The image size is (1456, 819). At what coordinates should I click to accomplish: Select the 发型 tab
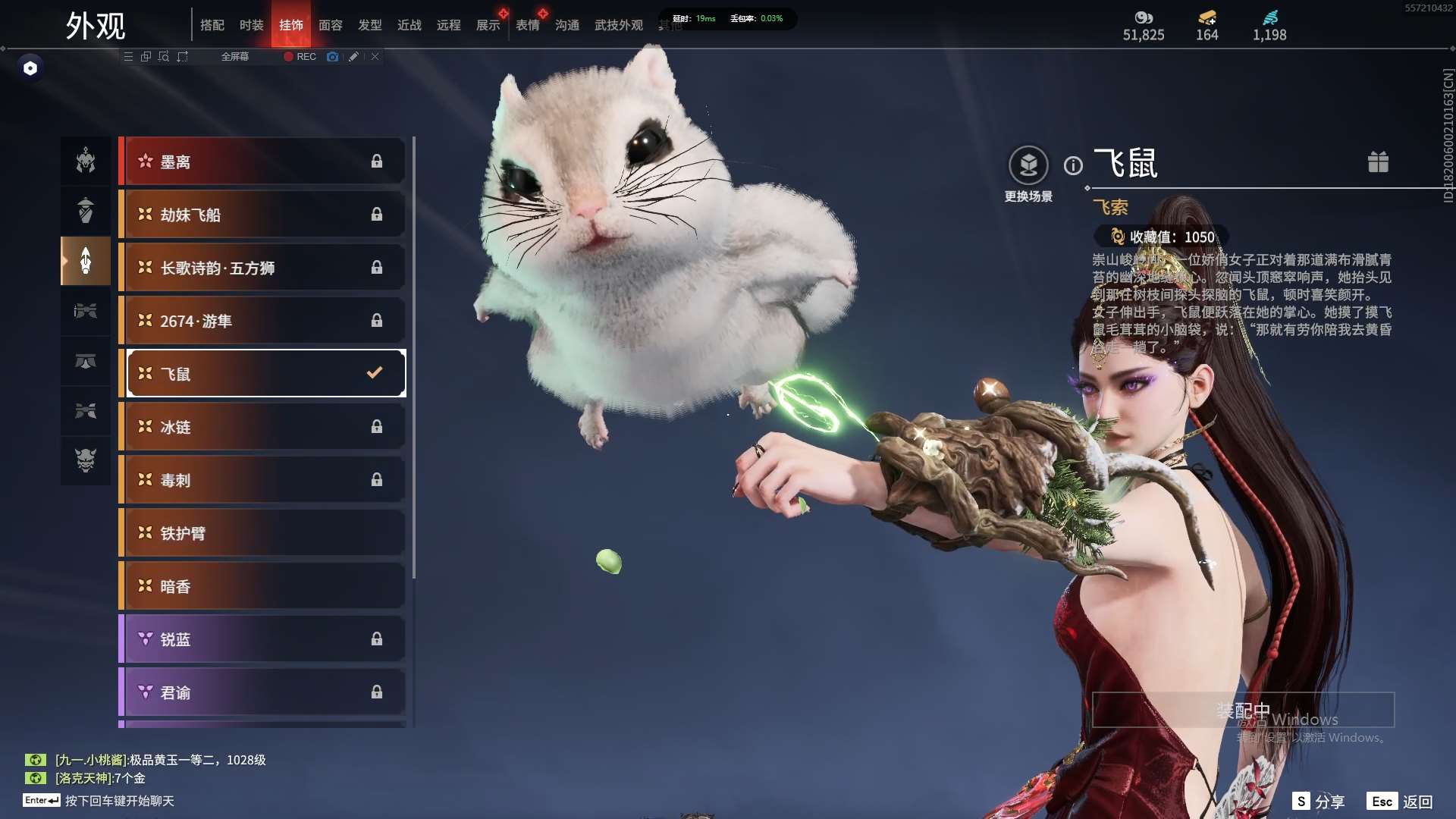tap(369, 25)
